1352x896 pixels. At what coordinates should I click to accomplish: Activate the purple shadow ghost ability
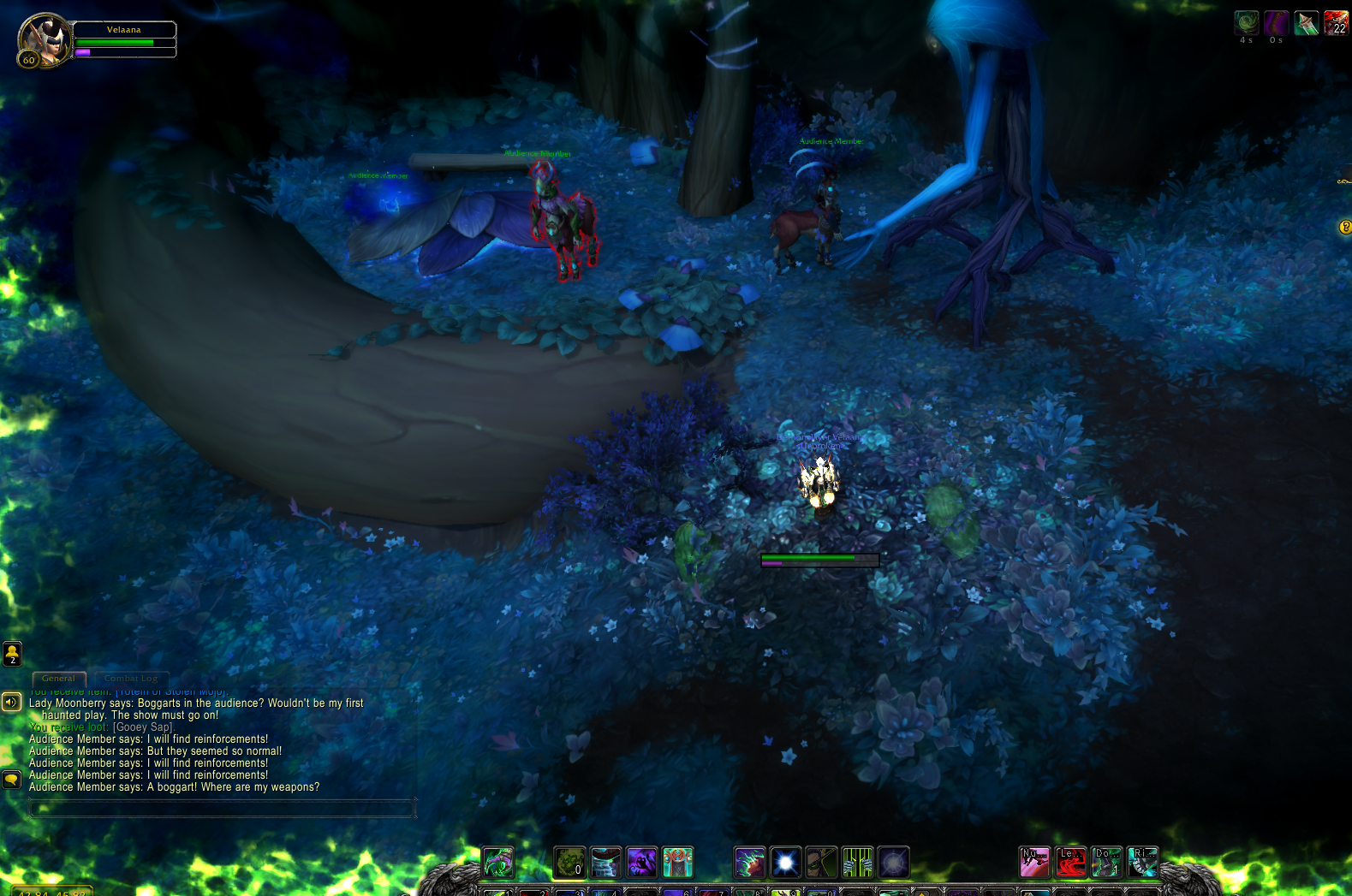pos(641,863)
